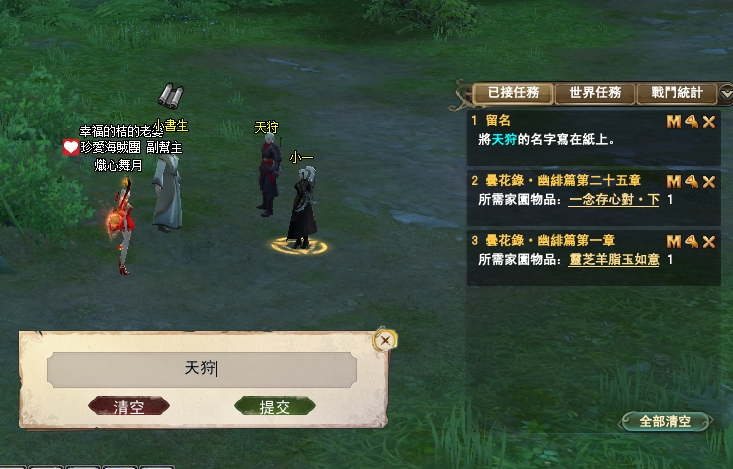Viewport: 733px width, 469px height.
Task: Remove 曇花錄・幽緋篇第一章 from the tracker
Action: [x=709, y=241]
